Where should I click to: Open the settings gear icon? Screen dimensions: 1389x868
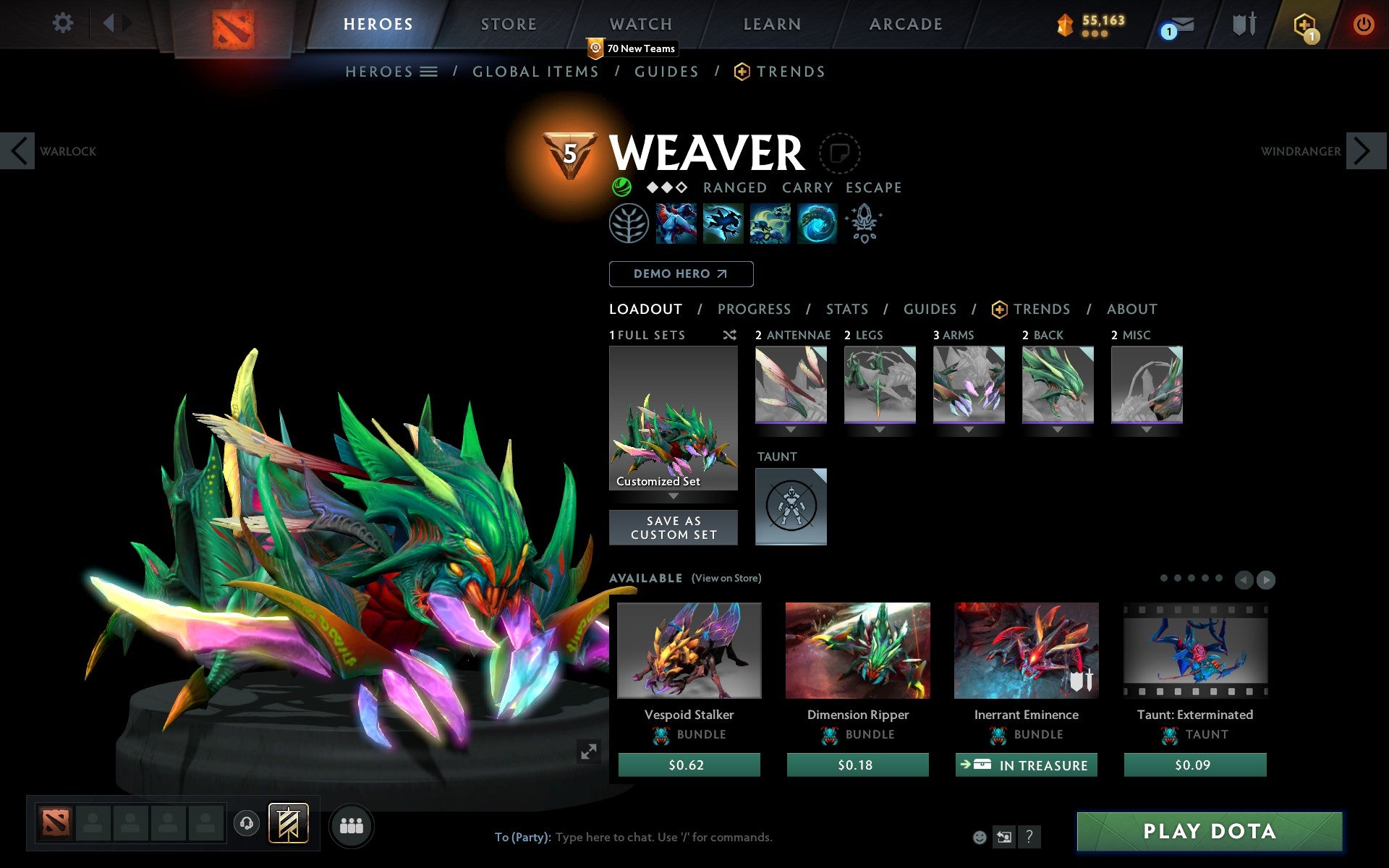64,23
